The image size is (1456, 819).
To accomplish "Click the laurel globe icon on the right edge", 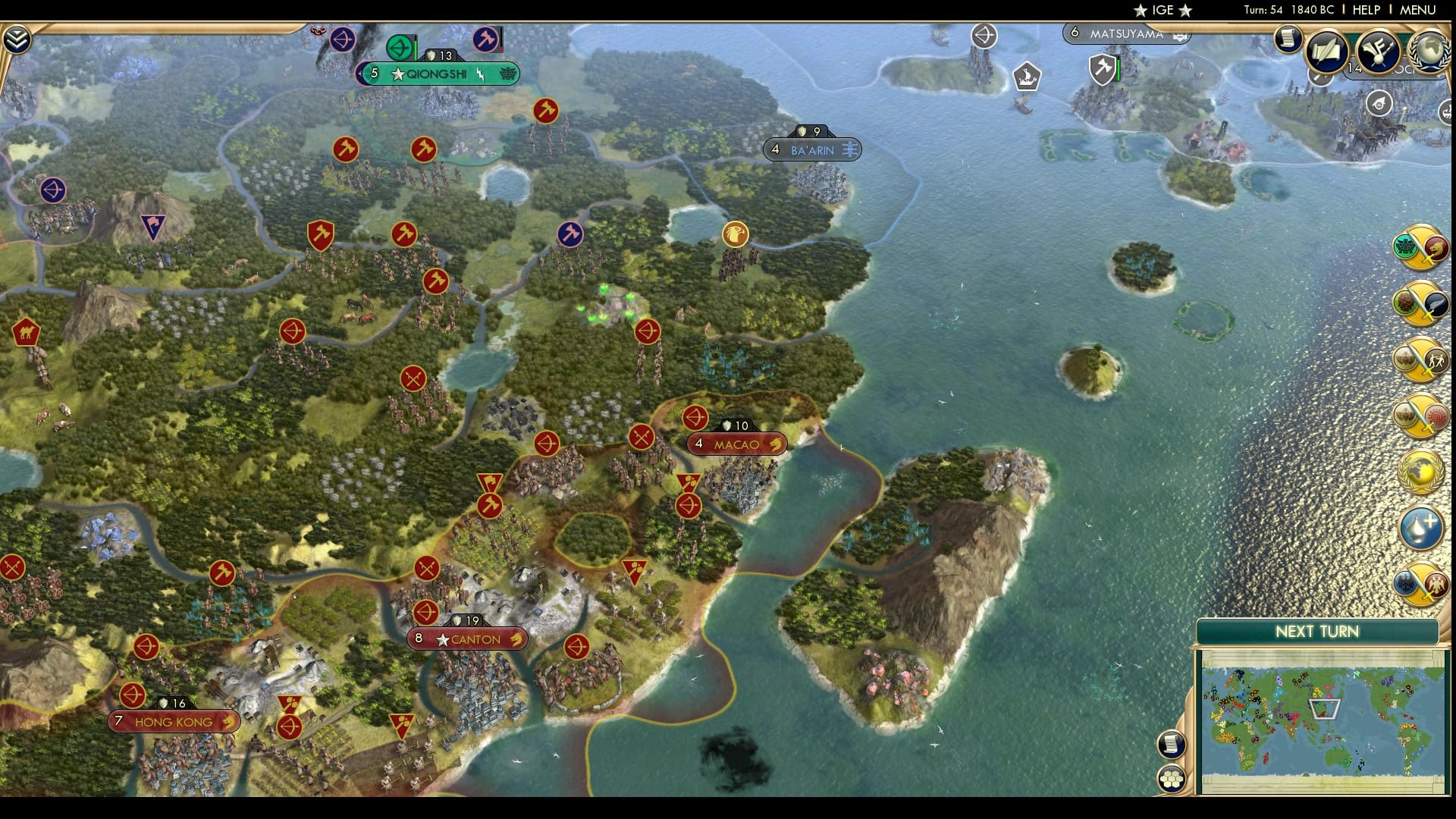I will pos(1420,472).
